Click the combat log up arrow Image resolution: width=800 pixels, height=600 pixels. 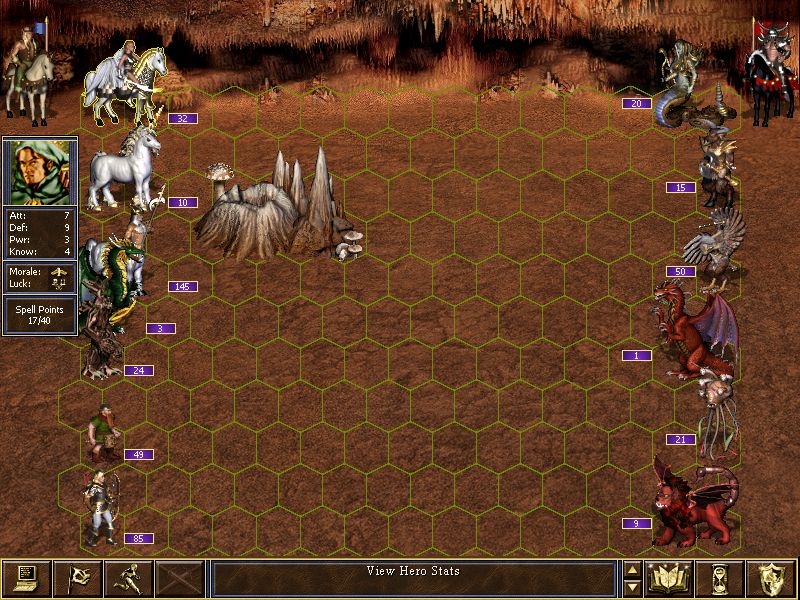click(x=632, y=571)
